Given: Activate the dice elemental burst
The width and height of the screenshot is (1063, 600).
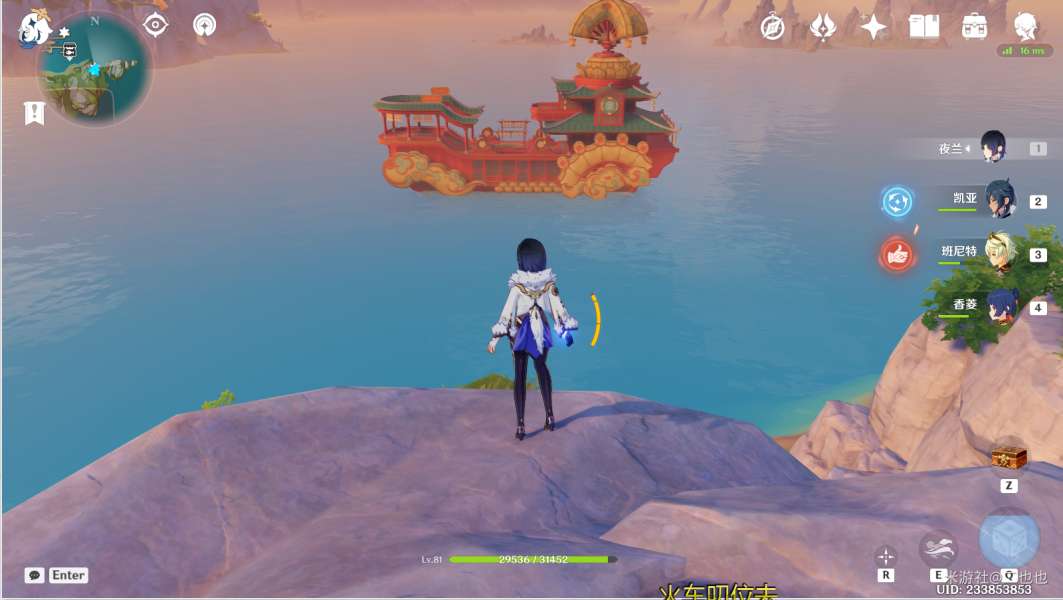Looking at the screenshot, I should 1008,538.
